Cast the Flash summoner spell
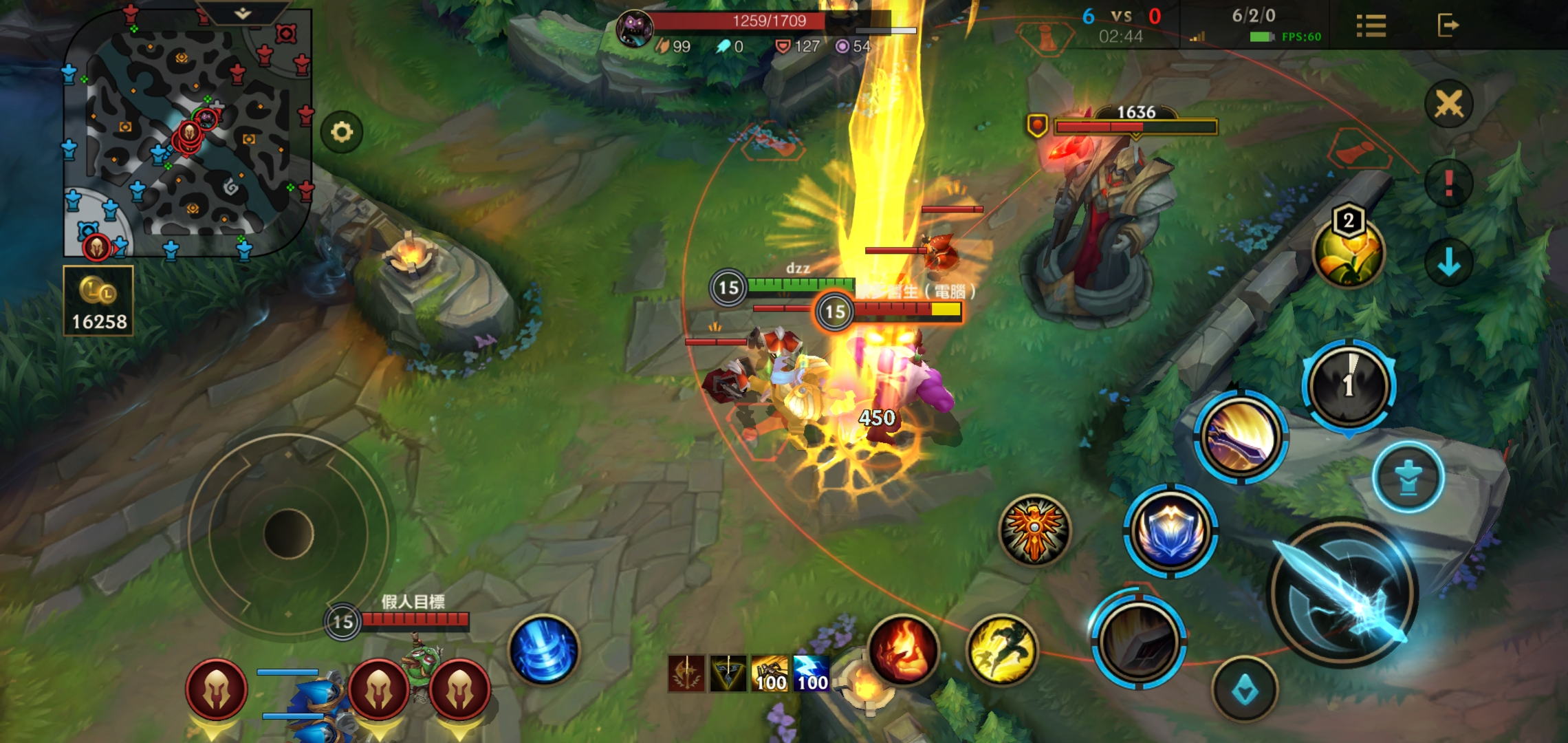This screenshot has height=743, width=1568. click(x=1001, y=649)
